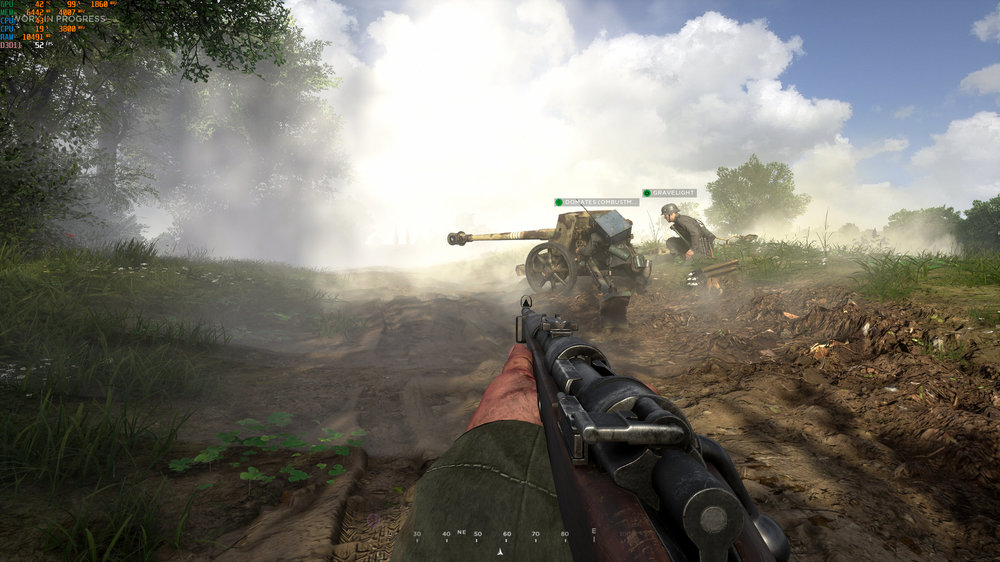1000x562 pixels.
Task: Select the DONATES teammate name tag
Action: point(597,202)
